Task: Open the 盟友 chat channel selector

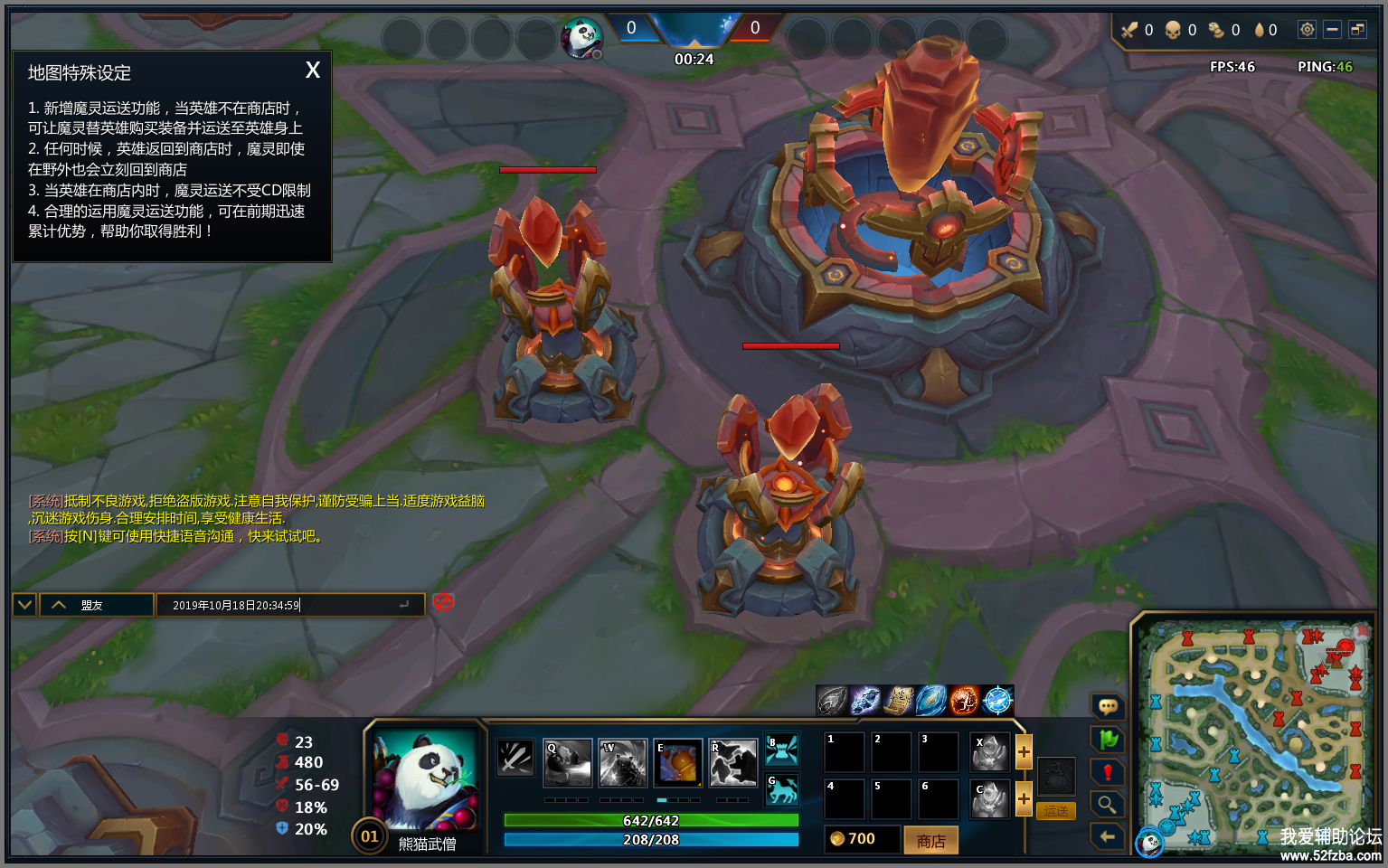Action: 96,605
